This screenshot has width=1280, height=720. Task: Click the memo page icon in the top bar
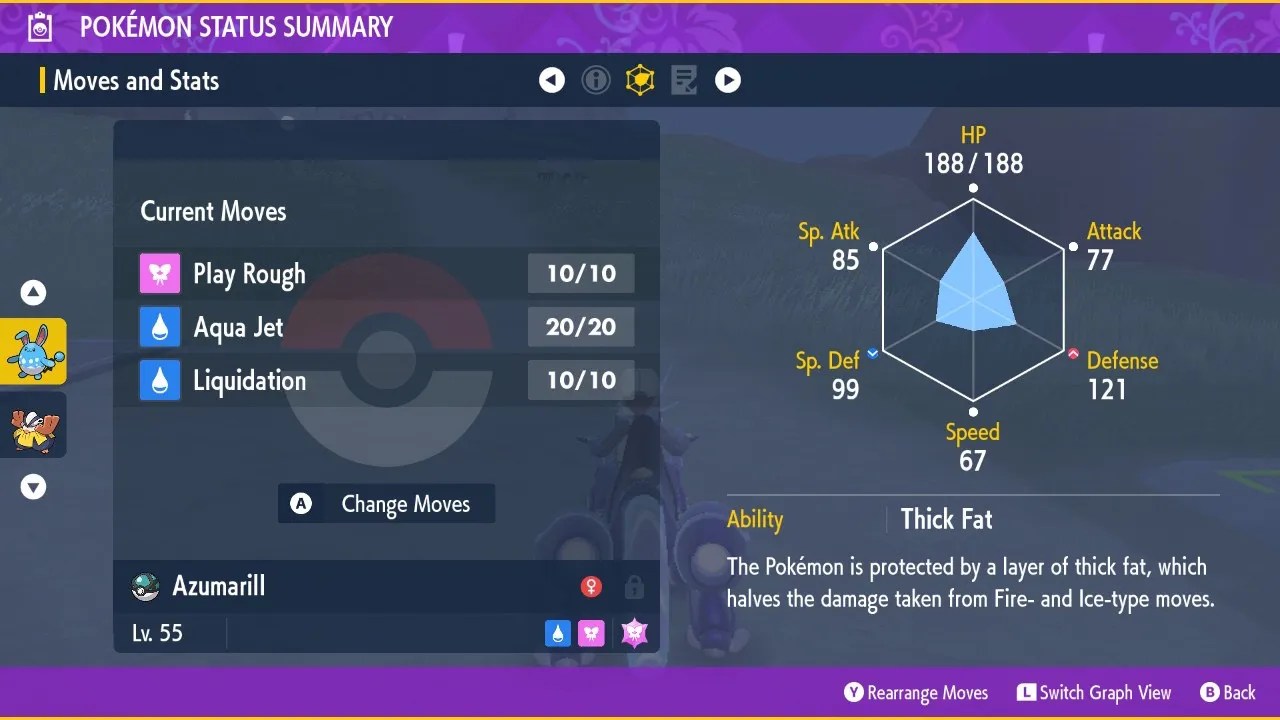[684, 80]
